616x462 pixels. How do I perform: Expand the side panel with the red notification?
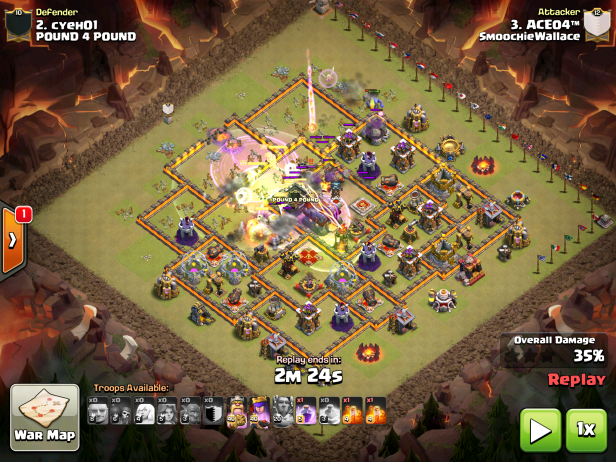point(13,240)
